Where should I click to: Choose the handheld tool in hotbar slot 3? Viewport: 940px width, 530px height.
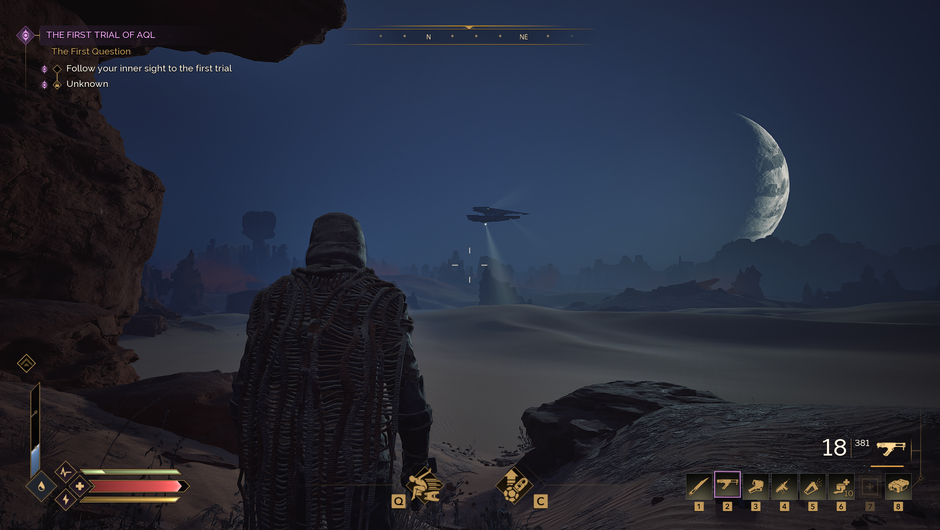(756, 486)
